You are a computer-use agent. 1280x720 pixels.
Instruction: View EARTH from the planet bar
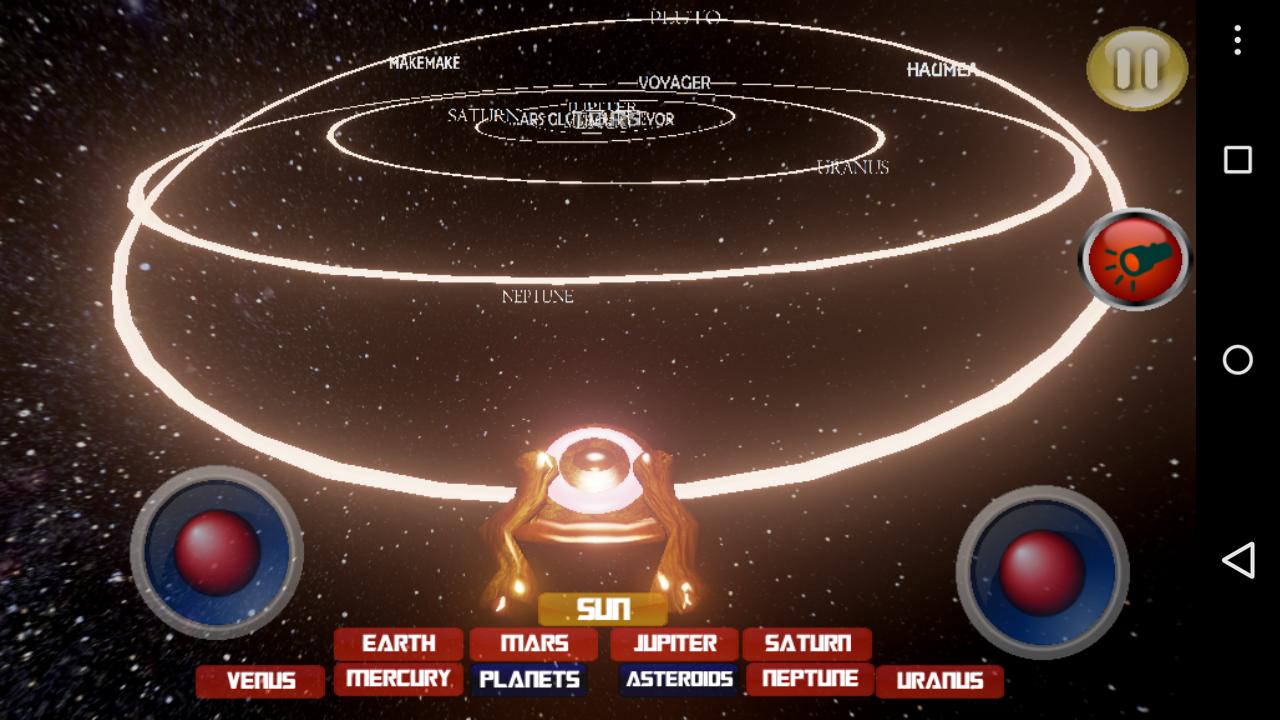398,644
